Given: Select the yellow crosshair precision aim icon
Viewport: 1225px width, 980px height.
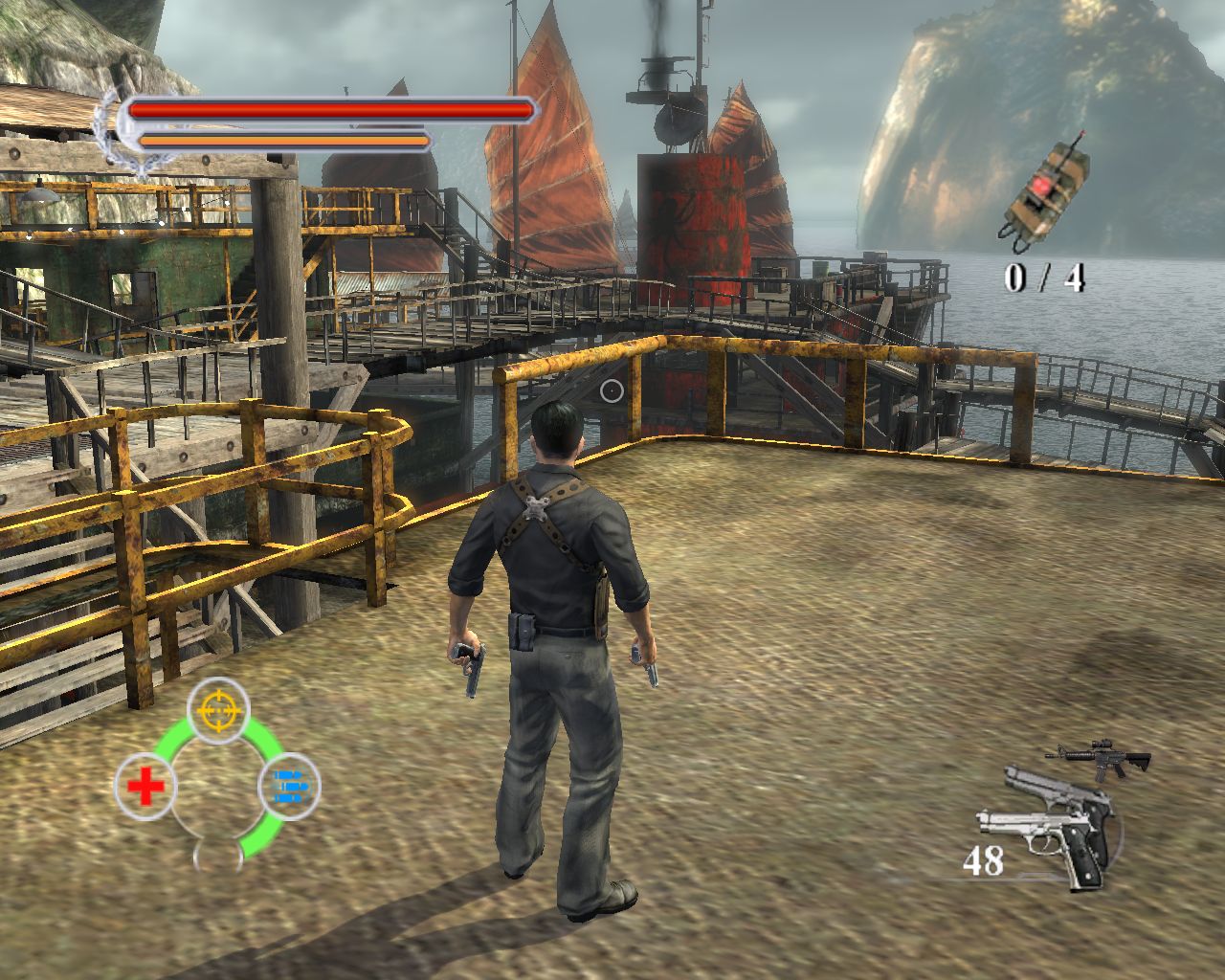Looking at the screenshot, I should [x=218, y=709].
